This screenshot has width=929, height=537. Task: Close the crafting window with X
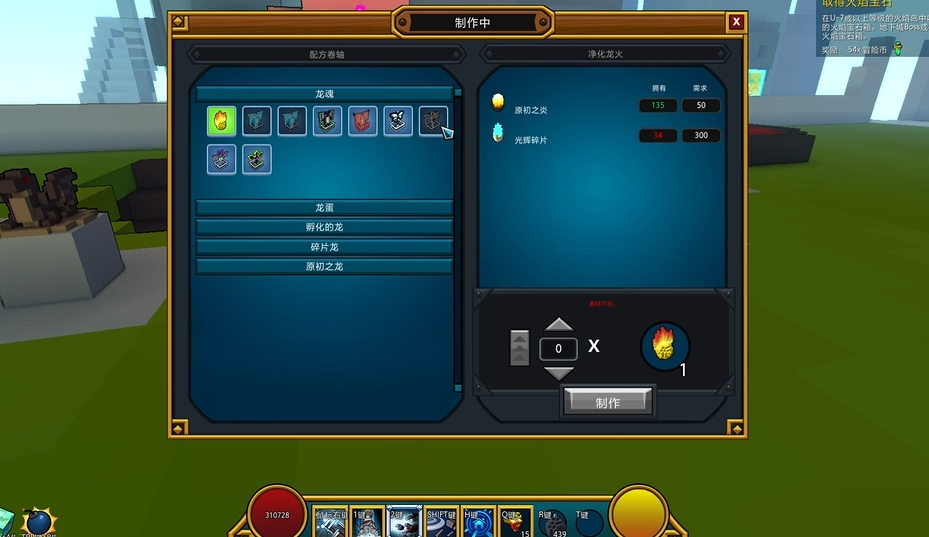tap(736, 22)
